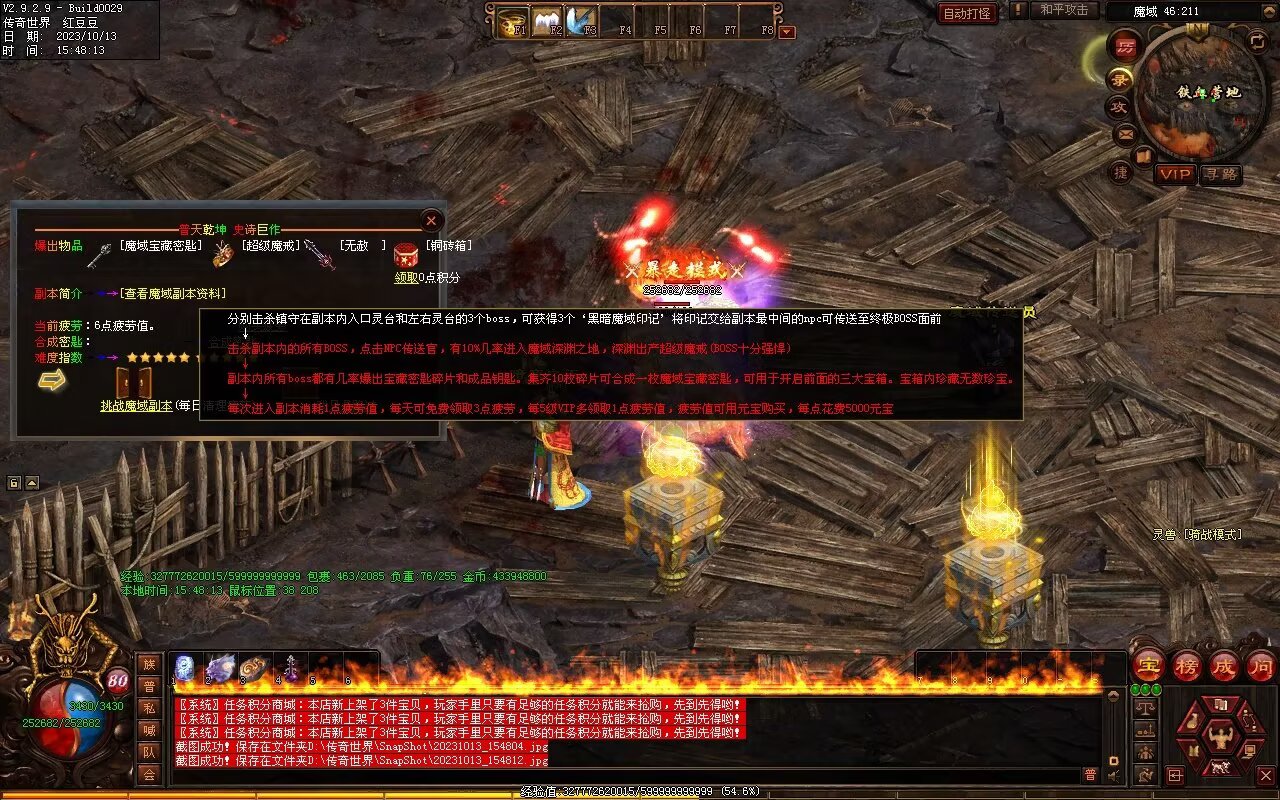The width and height of the screenshot is (1280, 800).
Task: Open the mail envelope icon
Action: [1125, 133]
